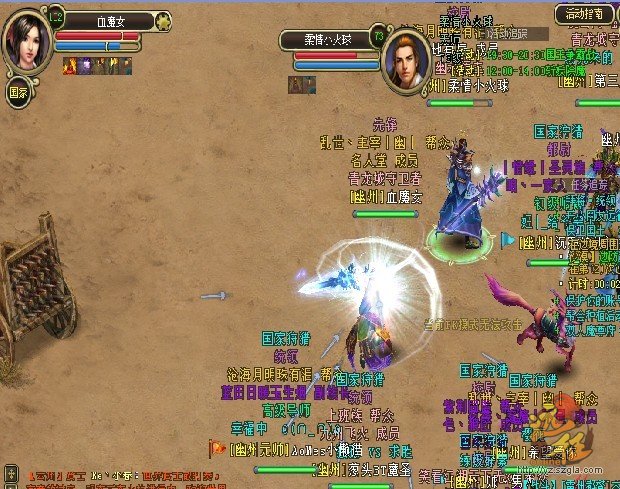This screenshot has height=489, width=620.
Task: Click the purple buff icon under player bars
Action: (85, 65)
